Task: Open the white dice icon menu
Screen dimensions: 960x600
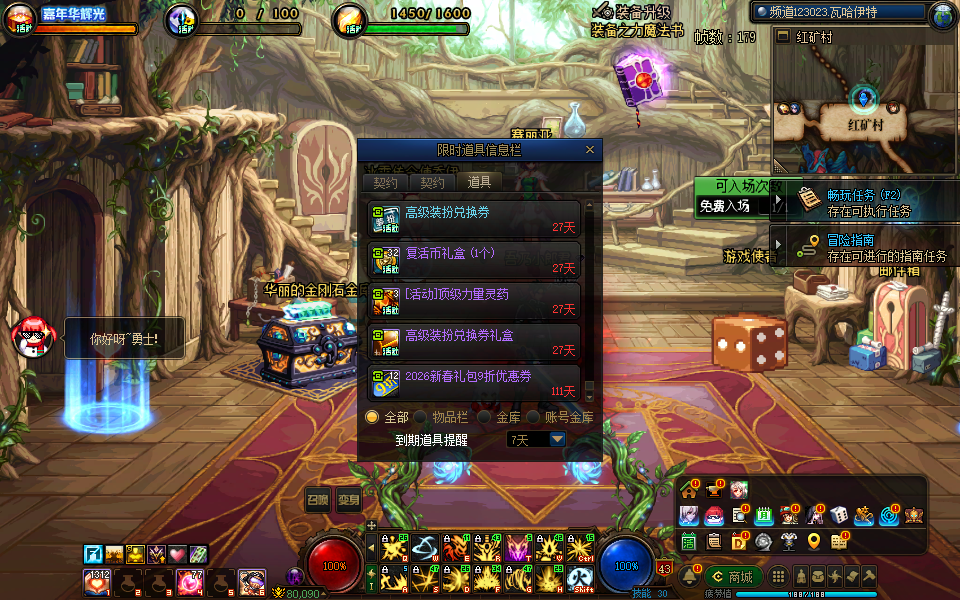Action: (839, 515)
